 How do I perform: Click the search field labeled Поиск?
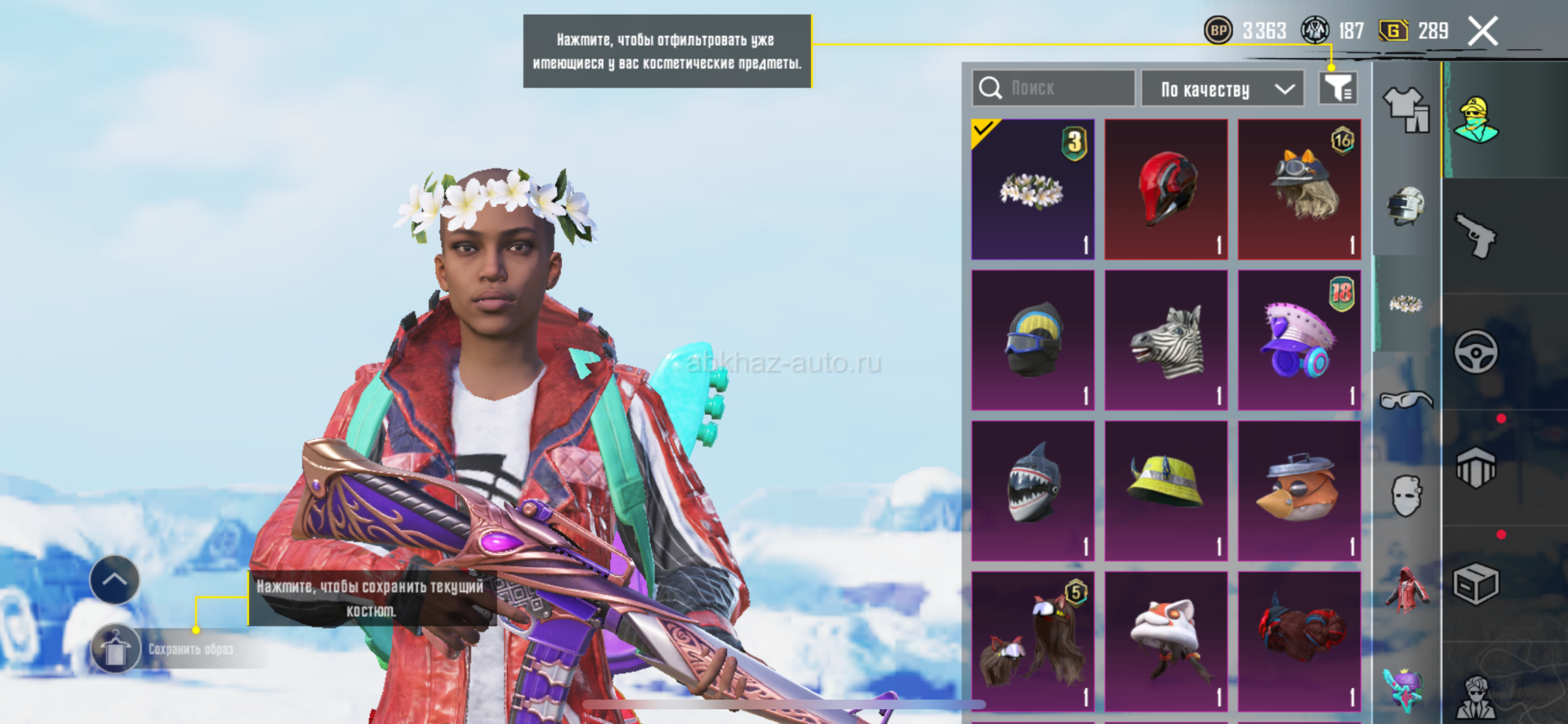tap(1053, 88)
